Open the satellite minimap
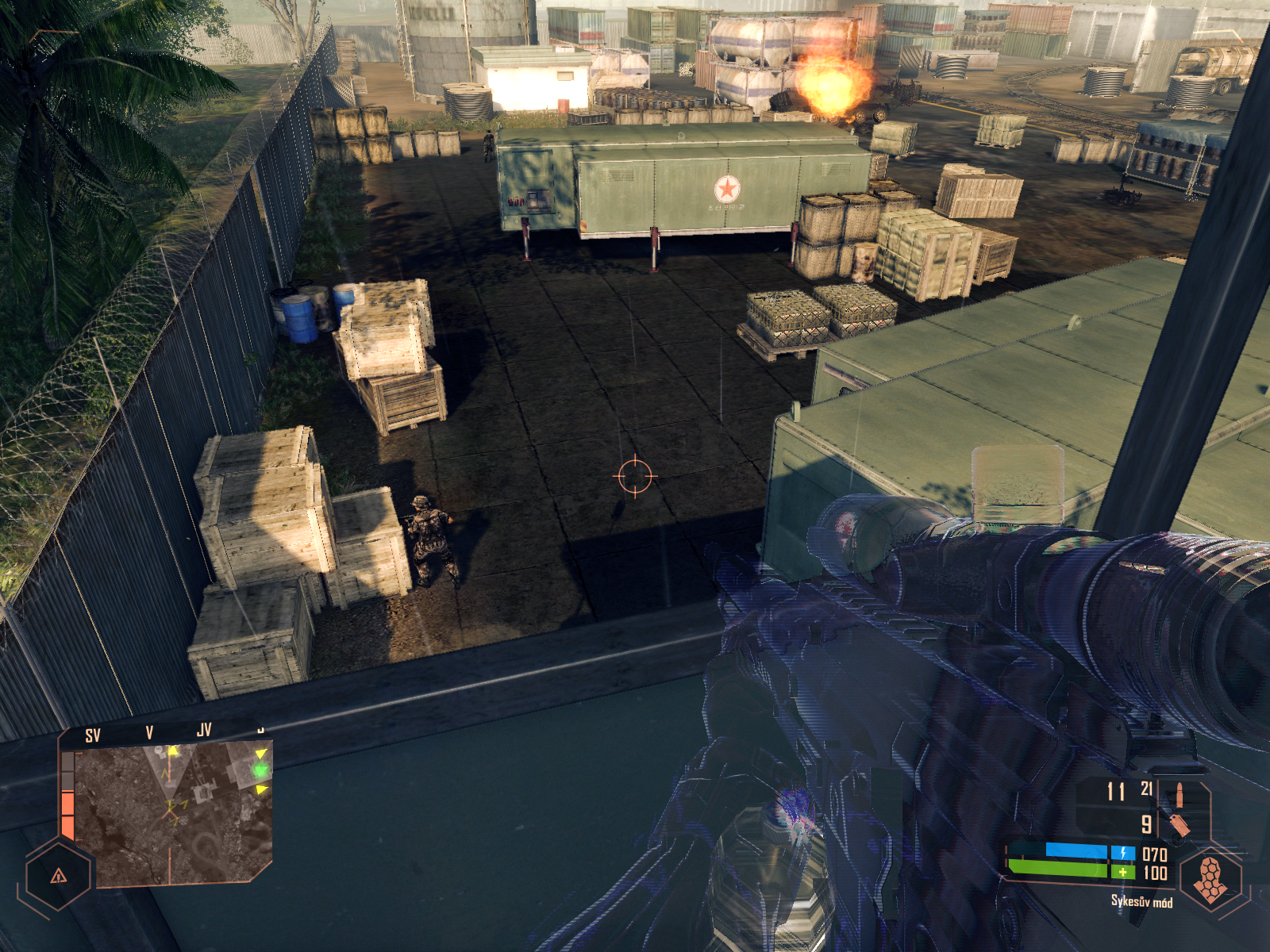Image resolution: width=1270 pixels, height=952 pixels. [x=171, y=813]
